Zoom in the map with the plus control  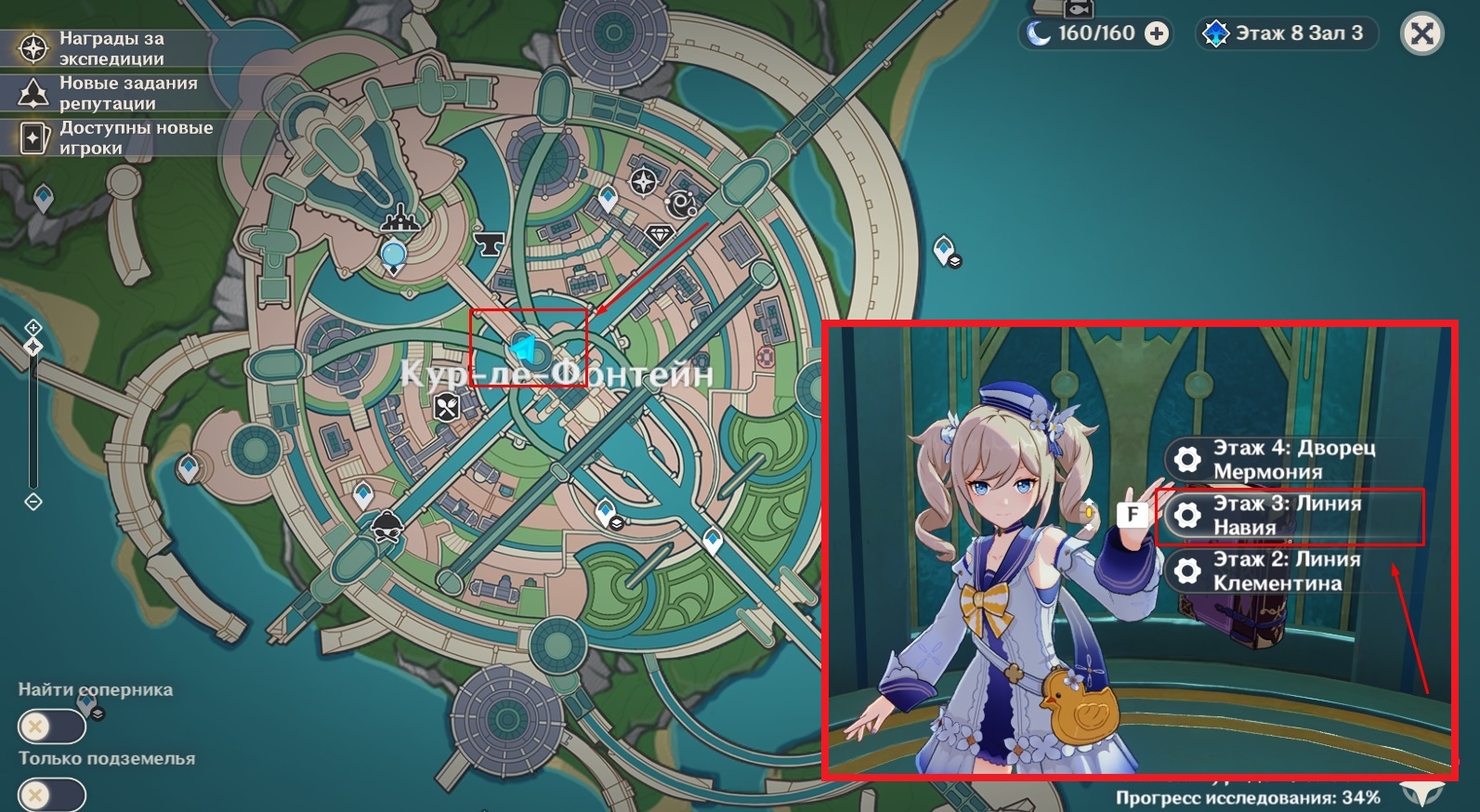[x=33, y=327]
